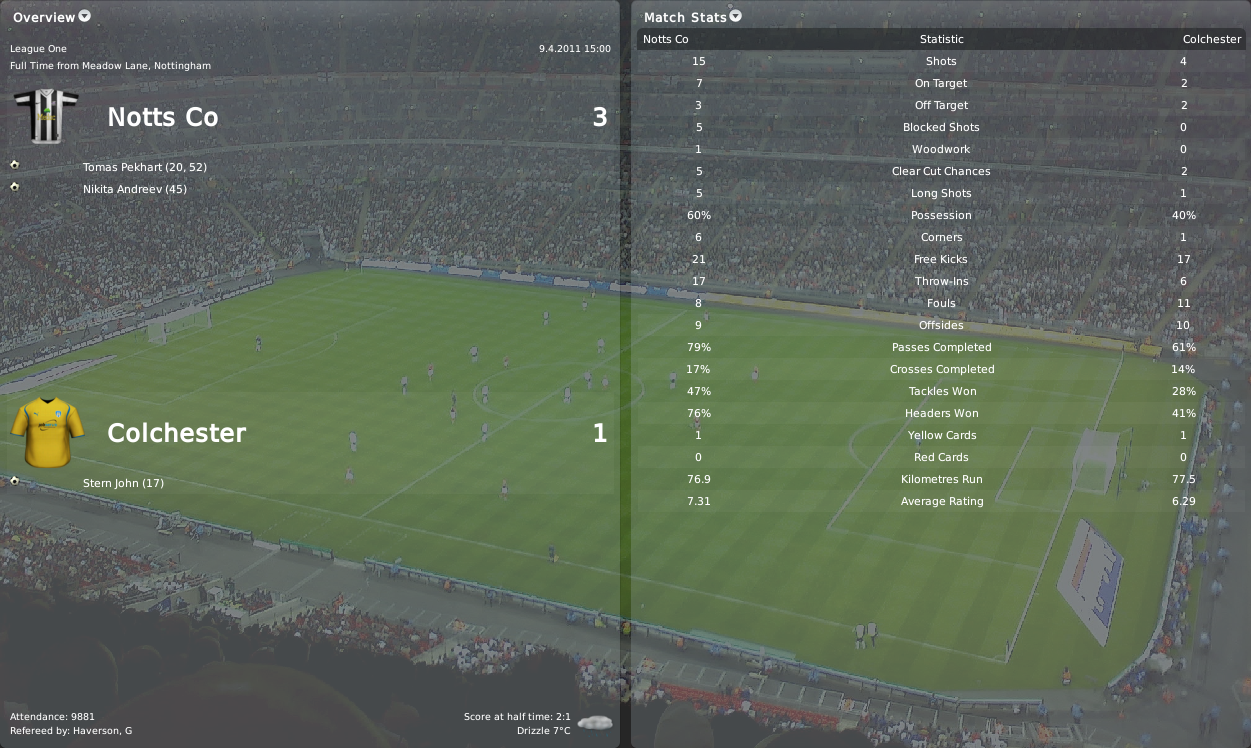Select the Notts Co team name
Image resolution: width=1251 pixels, height=748 pixels.
162,117
